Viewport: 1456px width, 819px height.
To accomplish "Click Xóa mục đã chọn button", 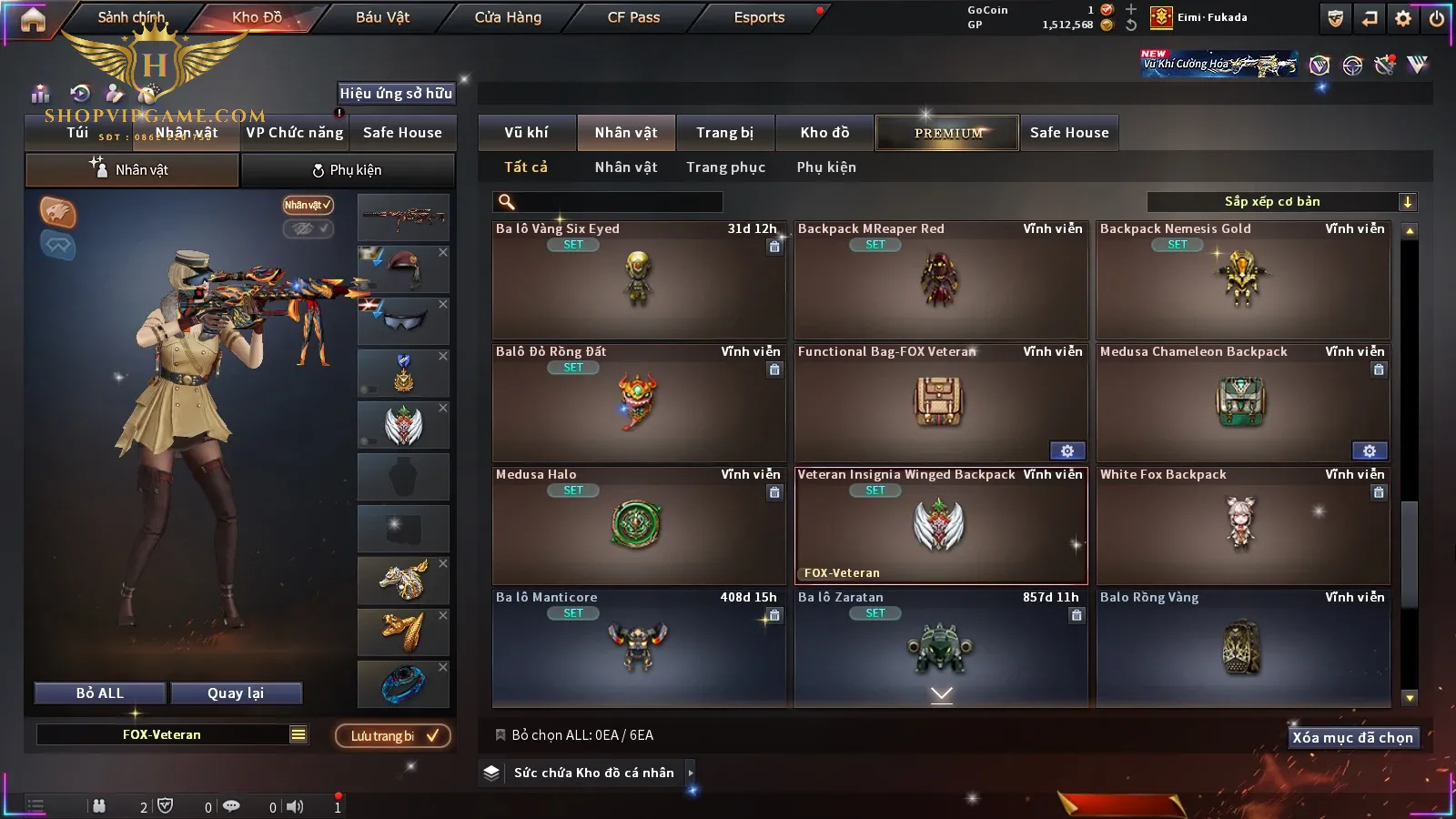I will [1352, 738].
